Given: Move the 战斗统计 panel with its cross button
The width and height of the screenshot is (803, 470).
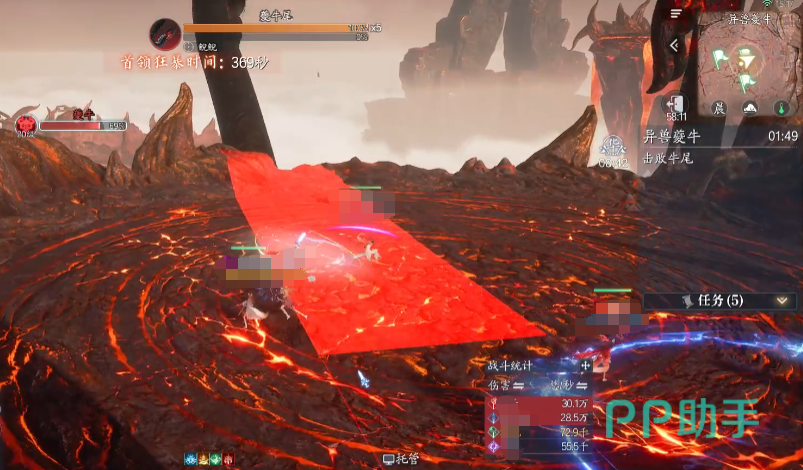Looking at the screenshot, I should (x=586, y=367).
